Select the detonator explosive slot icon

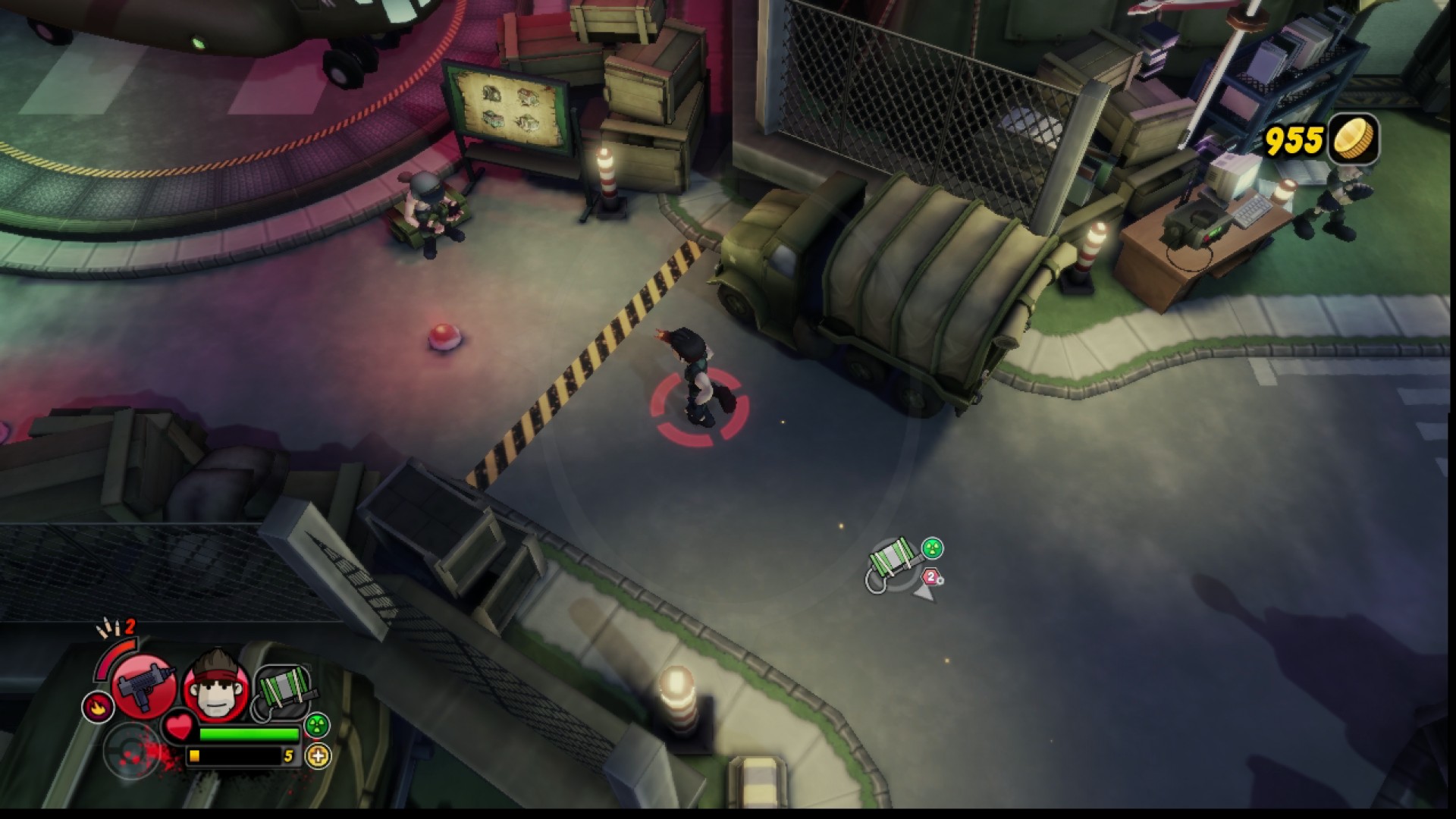coord(281,689)
